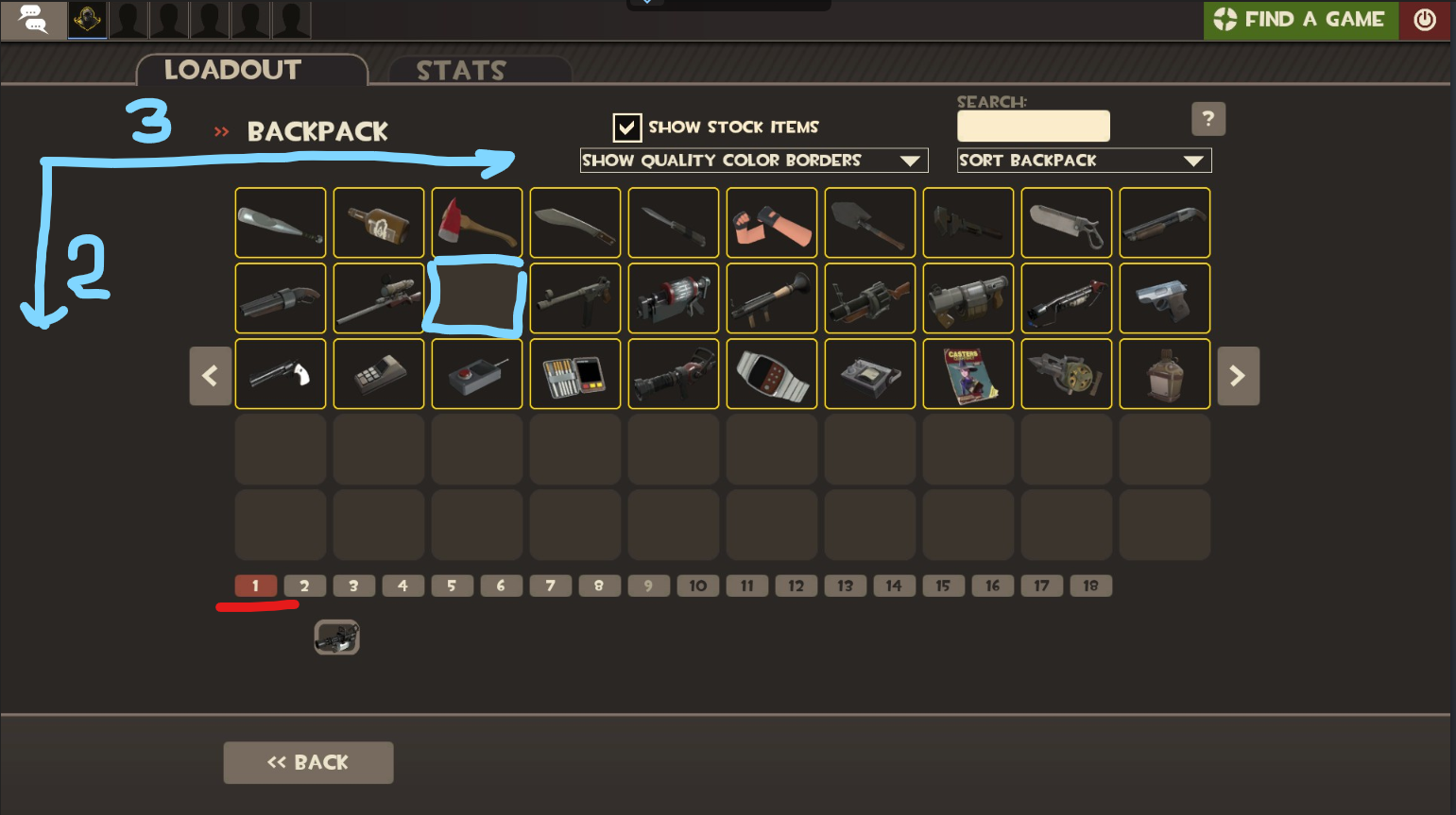Image resolution: width=1456 pixels, height=815 pixels.
Task: Select the Grenade Launcher item
Action: tap(870, 297)
